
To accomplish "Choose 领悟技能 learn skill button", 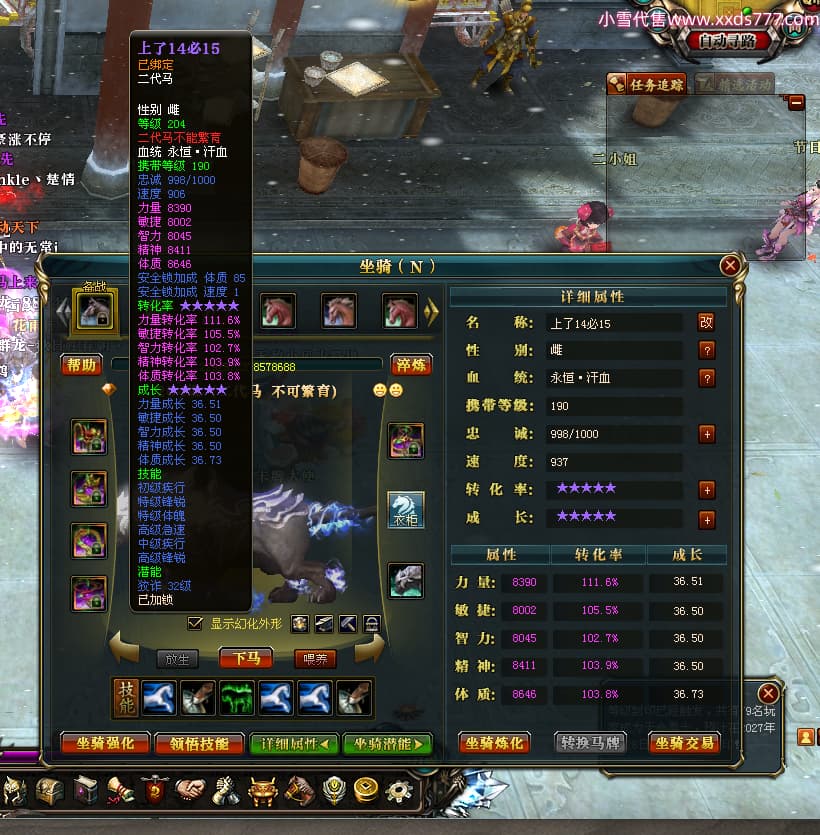I will tap(201, 743).
